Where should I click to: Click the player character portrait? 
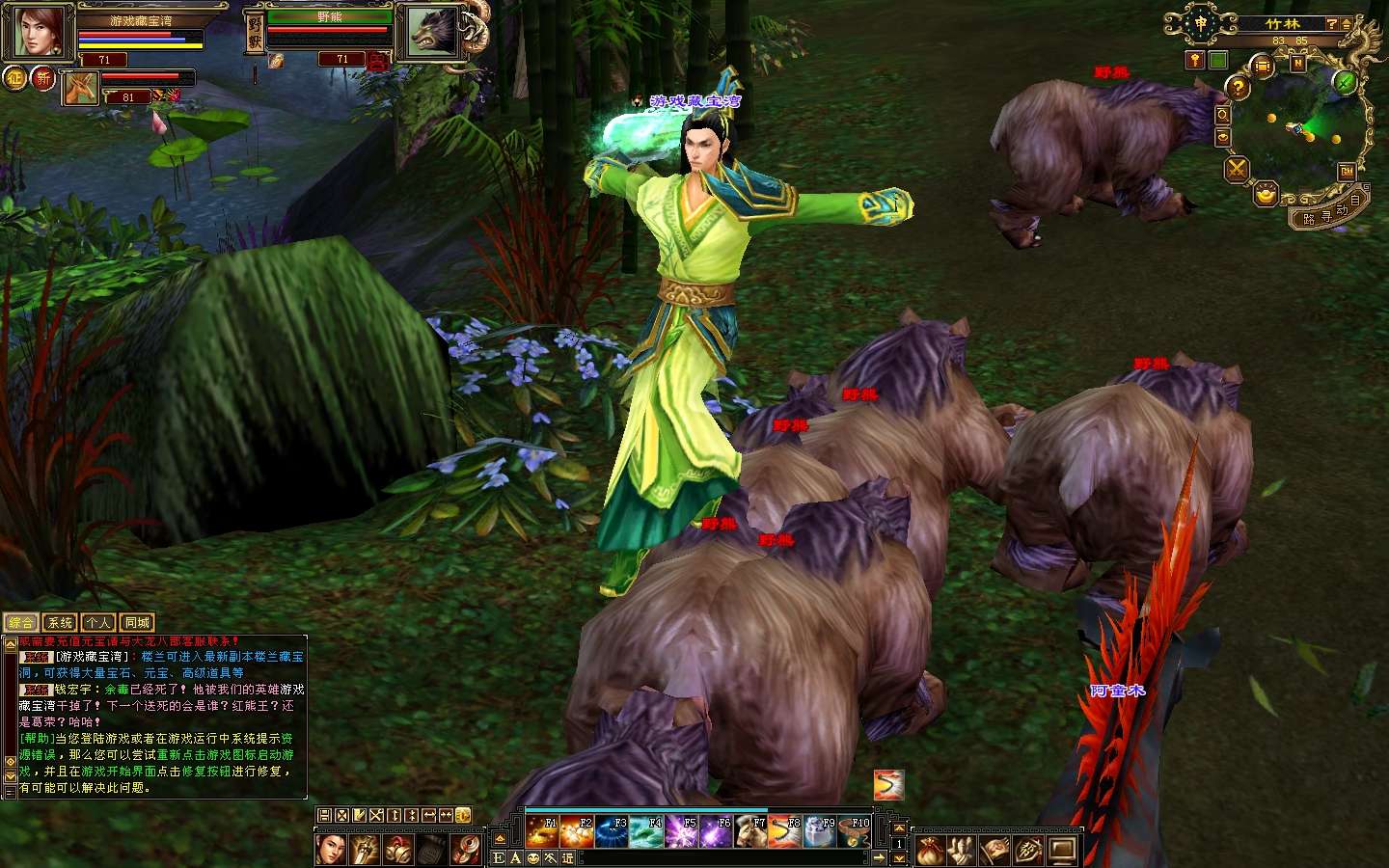tap(39, 33)
